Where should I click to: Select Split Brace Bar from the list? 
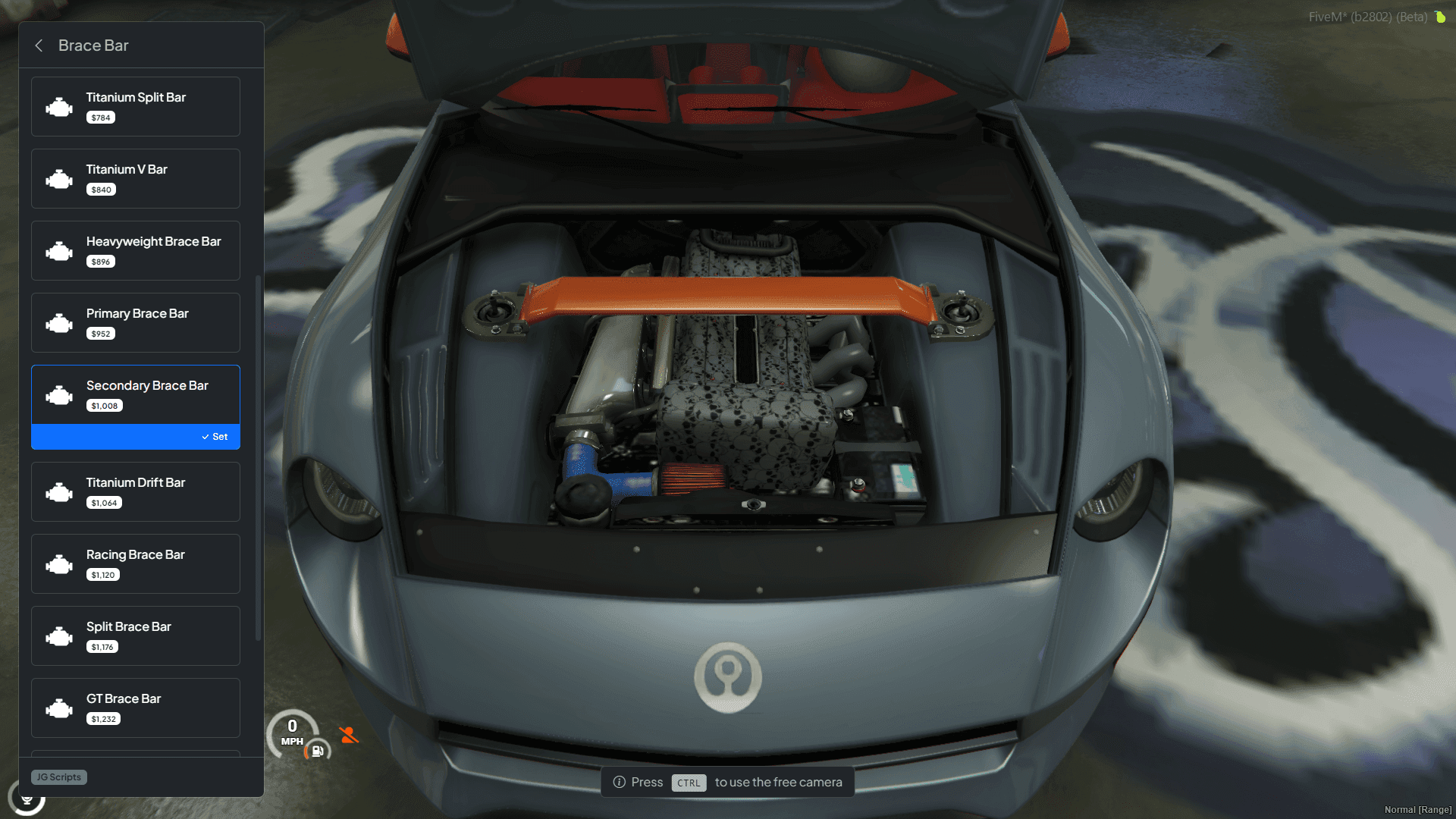(x=135, y=635)
